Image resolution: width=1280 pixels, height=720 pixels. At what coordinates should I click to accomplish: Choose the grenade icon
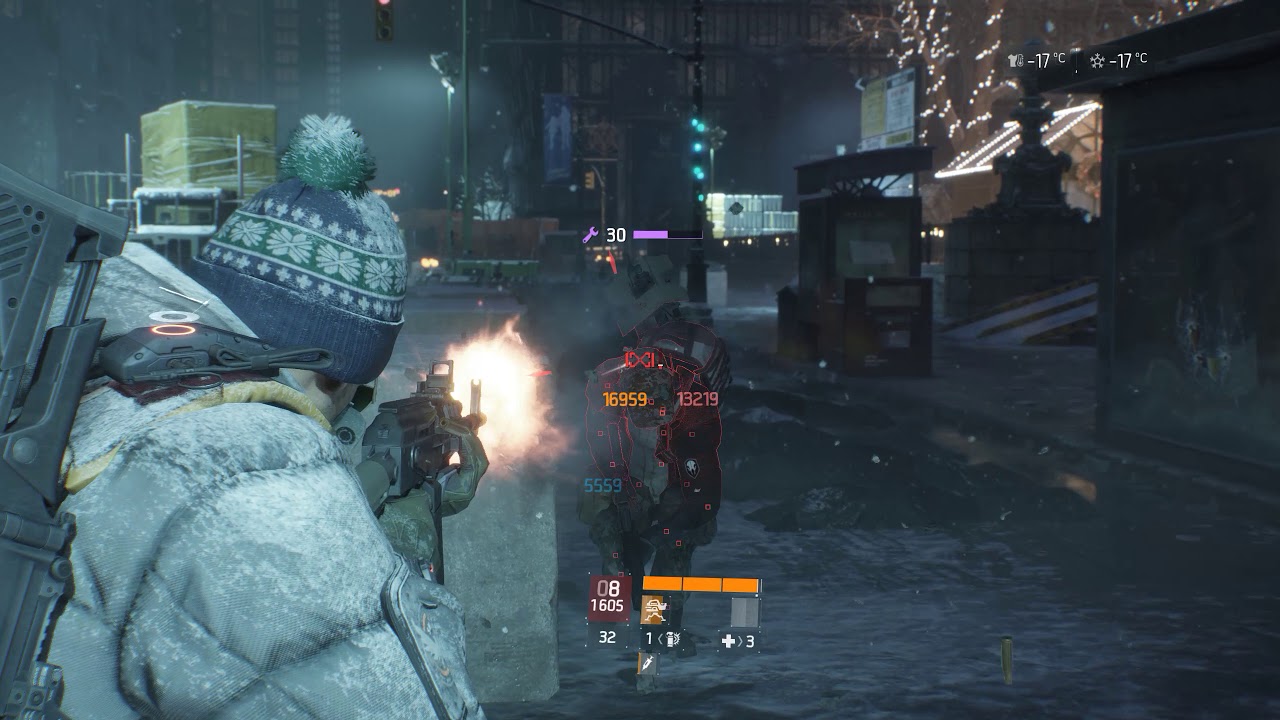tap(673, 639)
